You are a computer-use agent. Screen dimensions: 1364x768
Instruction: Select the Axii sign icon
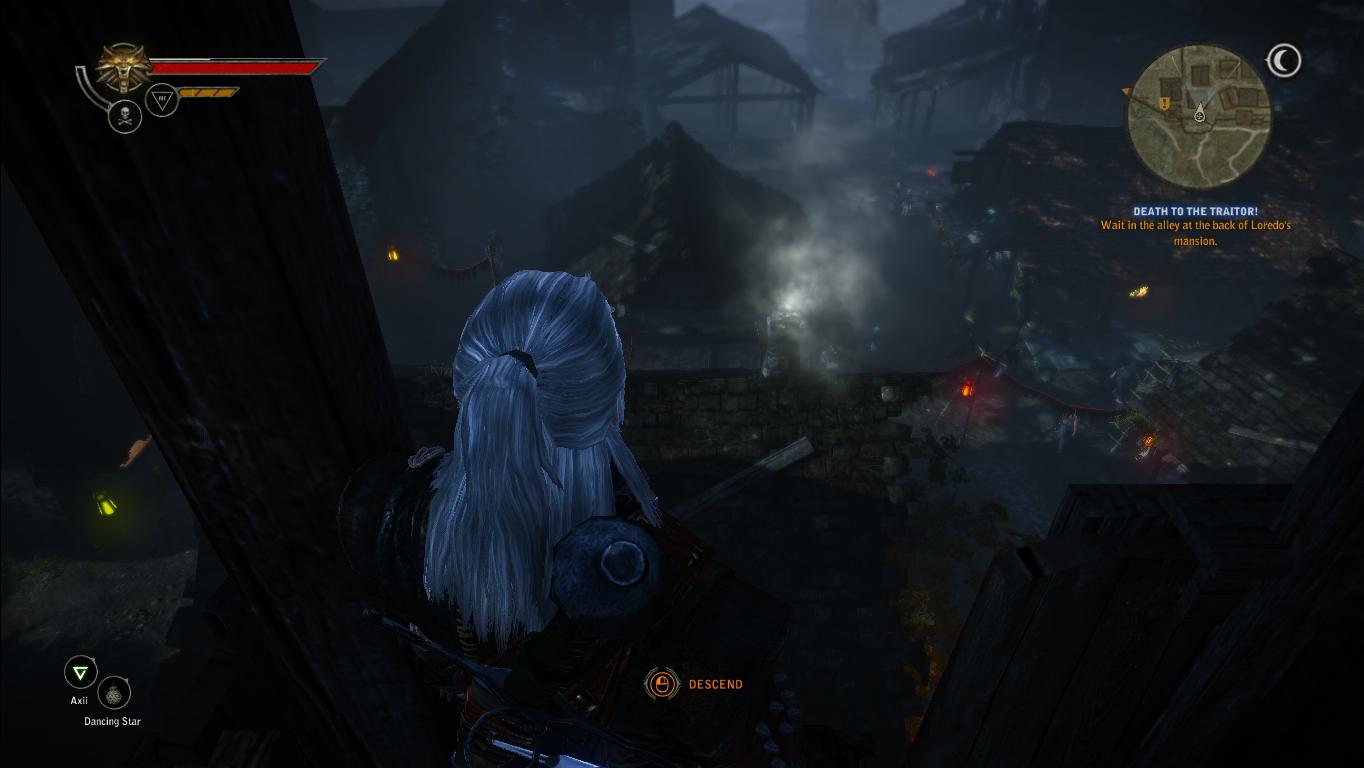click(x=80, y=672)
